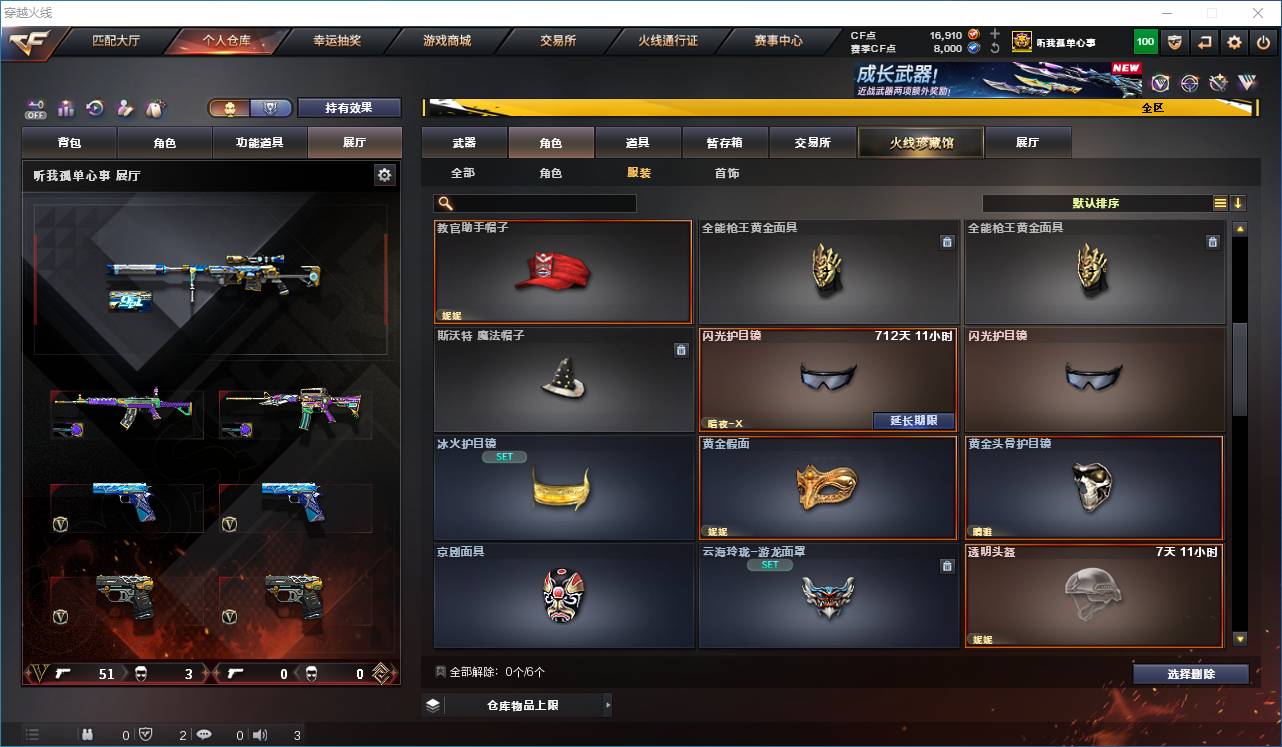Select the skull side of the toggle switch
Viewport: 1282px width, 747px height.
(230, 107)
